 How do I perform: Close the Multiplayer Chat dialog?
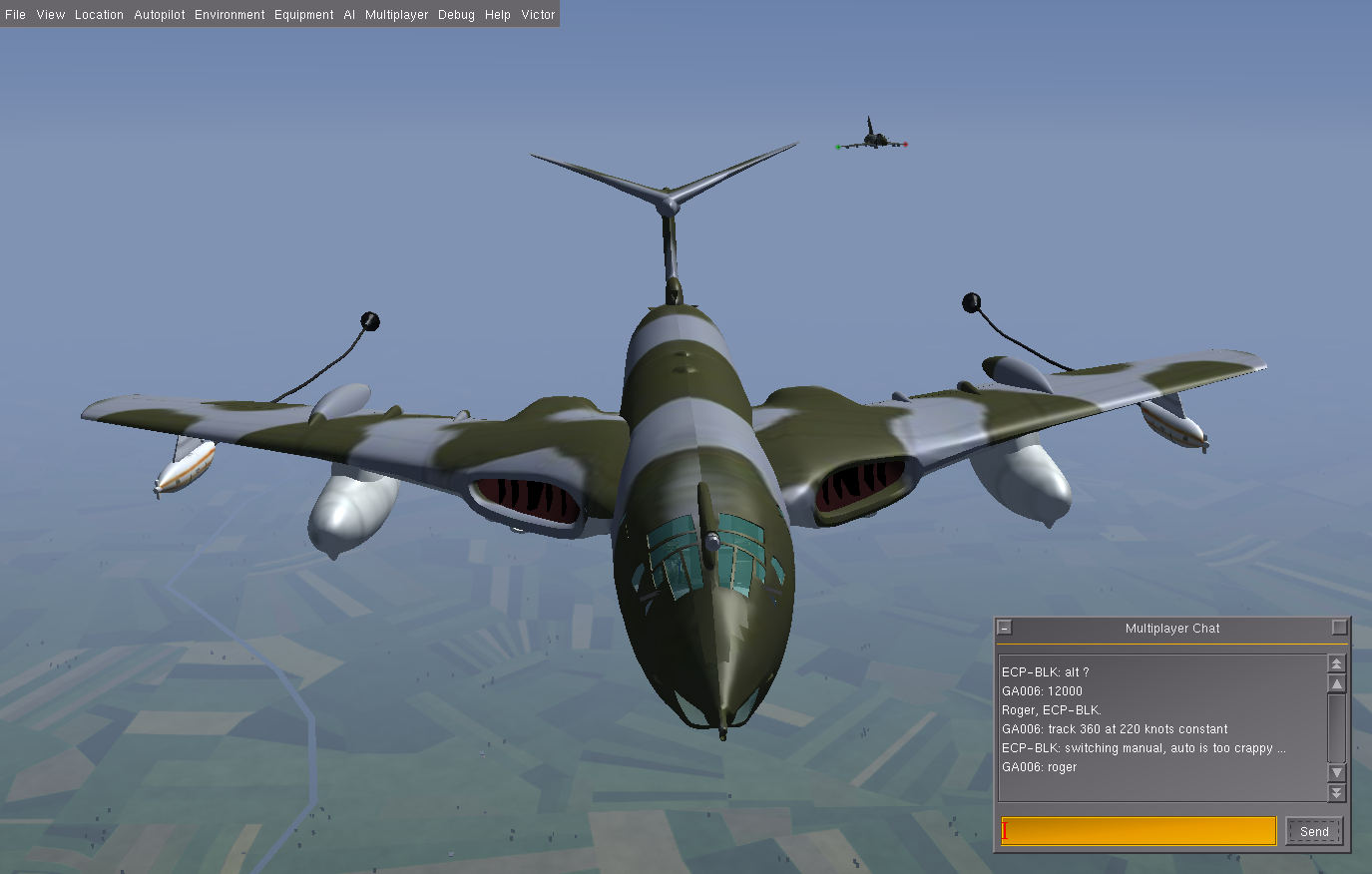[1005, 628]
